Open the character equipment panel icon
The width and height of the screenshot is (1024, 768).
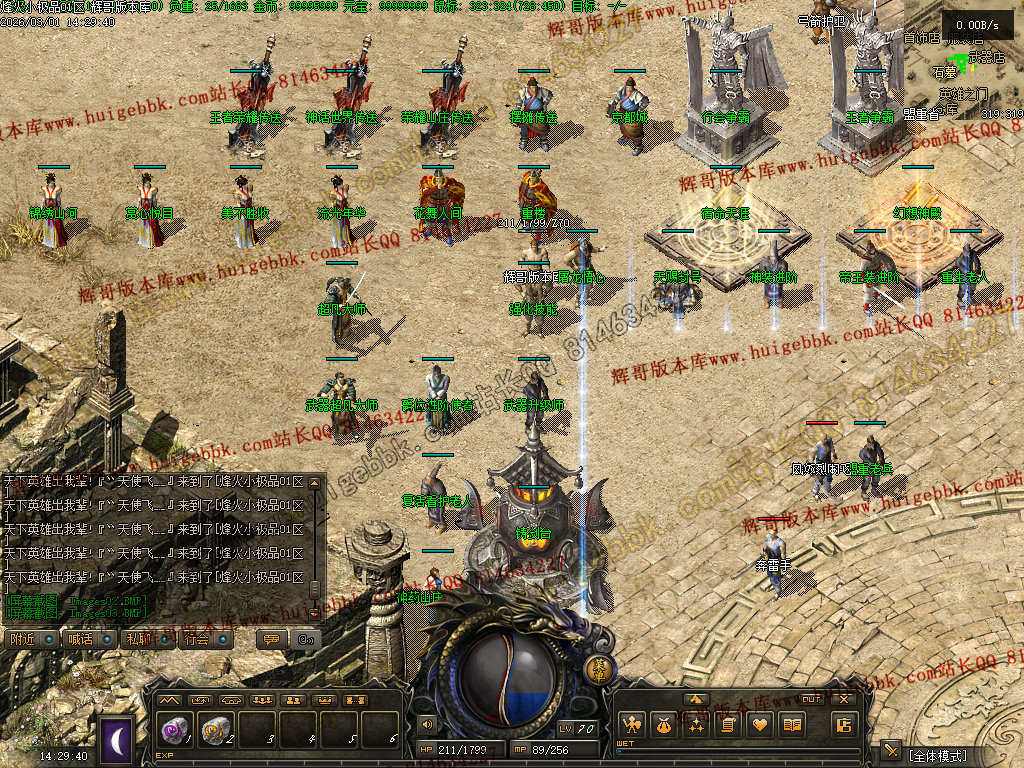pyautogui.click(x=631, y=724)
